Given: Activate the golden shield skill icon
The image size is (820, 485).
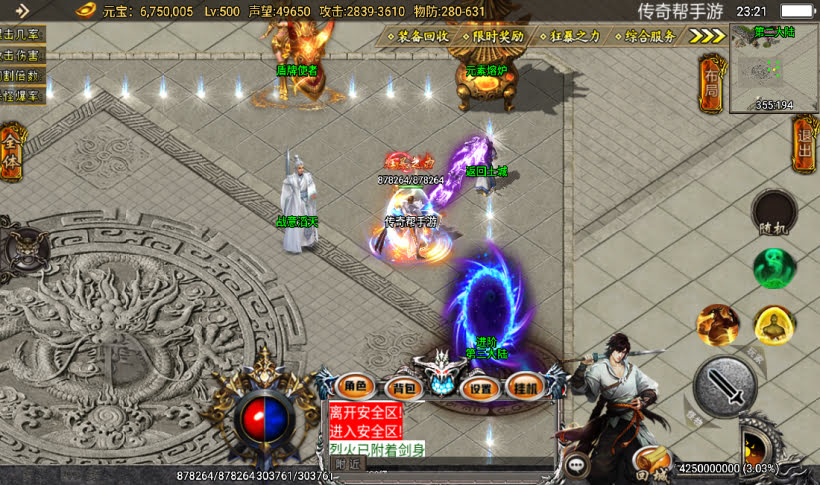Looking at the screenshot, I should [x=773, y=324].
